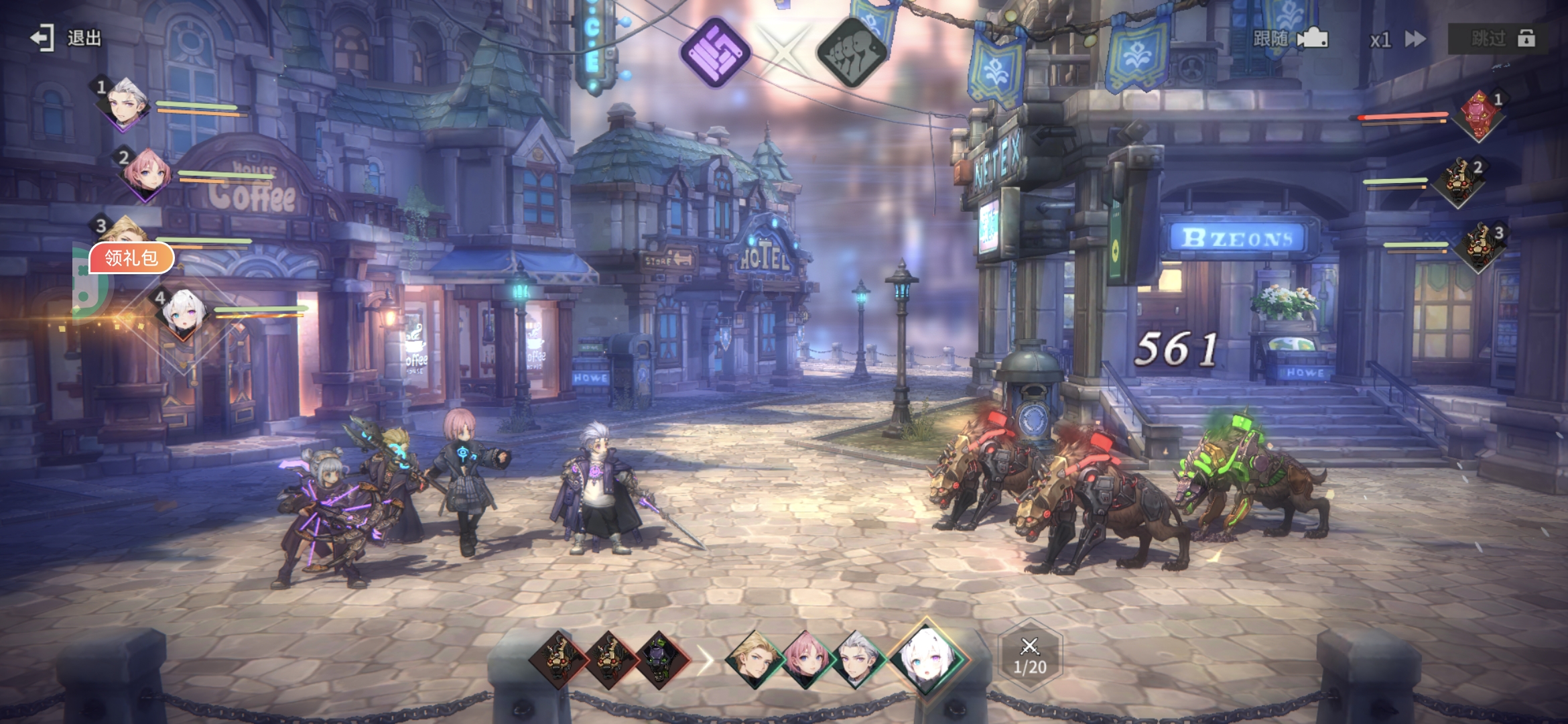Image resolution: width=1568 pixels, height=724 pixels.
Task: Claim the gift pack via 领礼包
Action: pyautogui.click(x=131, y=258)
